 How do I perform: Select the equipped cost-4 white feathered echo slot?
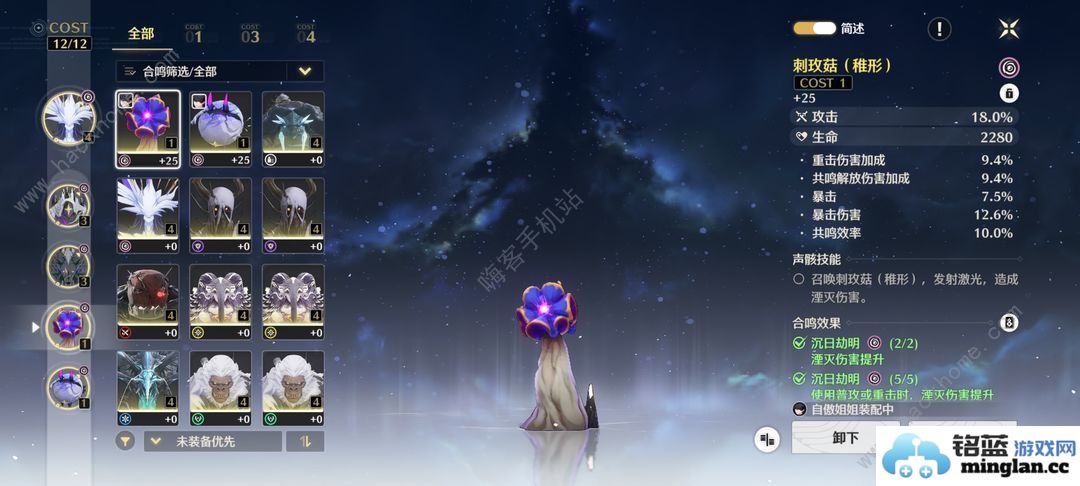click(x=68, y=118)
